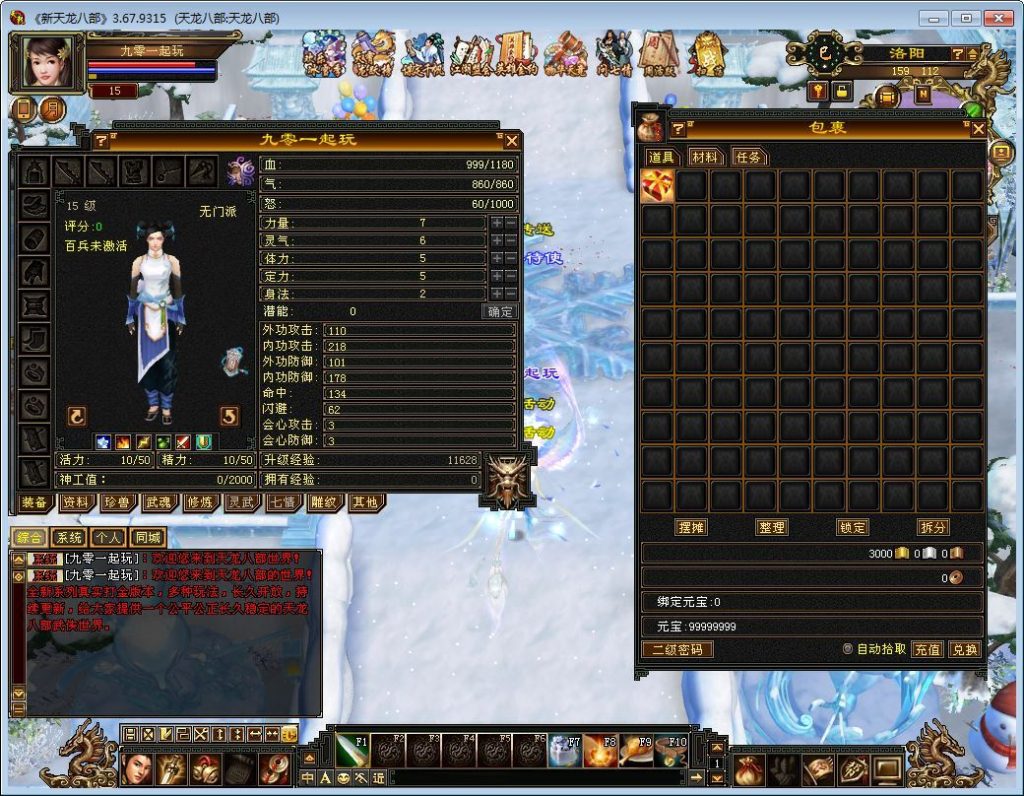Switch to the 任务 bag tab

click(747, 157)
